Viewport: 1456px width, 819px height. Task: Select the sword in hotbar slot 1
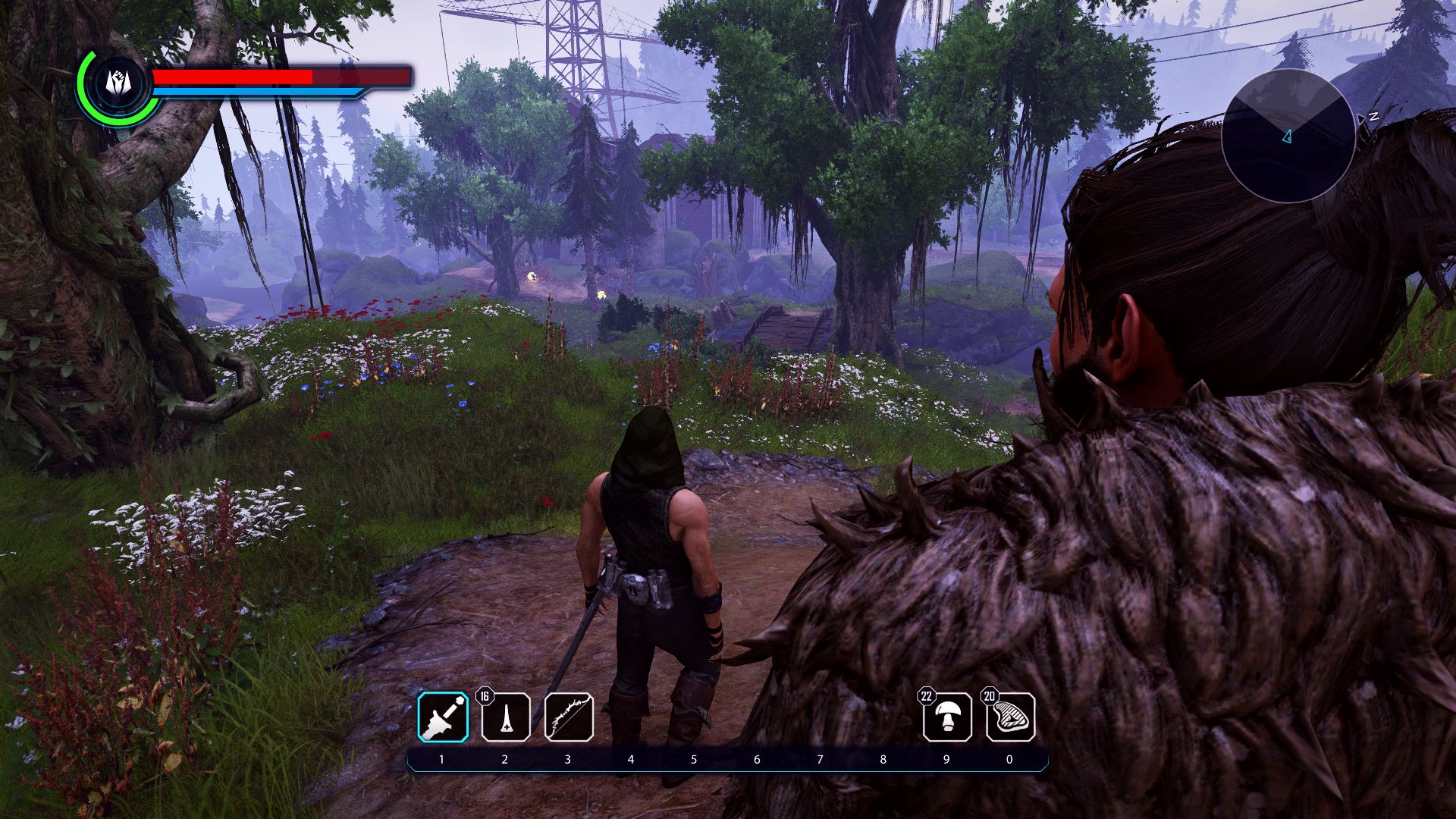point(443,717)
